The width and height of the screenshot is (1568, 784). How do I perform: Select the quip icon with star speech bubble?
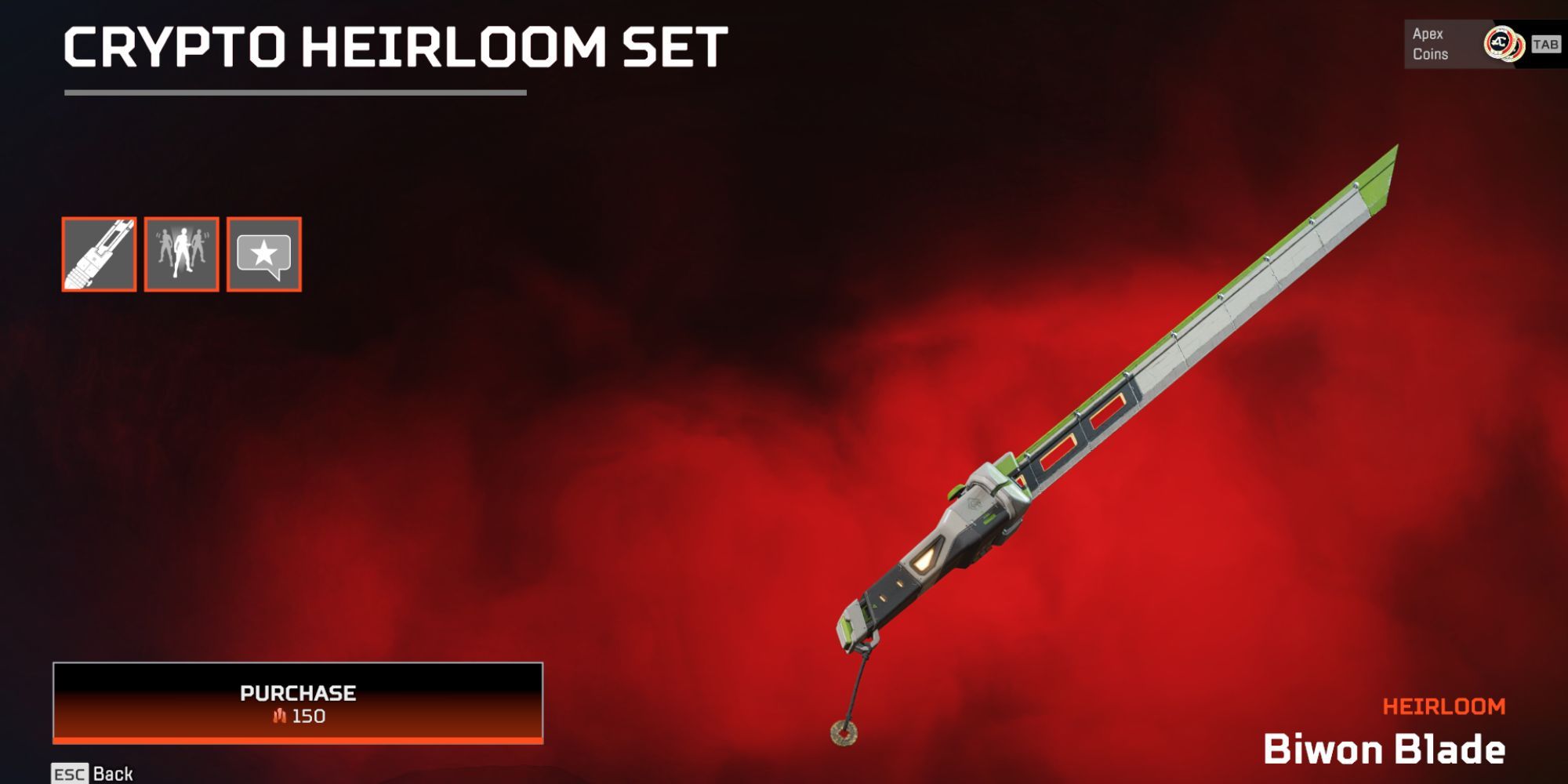point(263,252)
